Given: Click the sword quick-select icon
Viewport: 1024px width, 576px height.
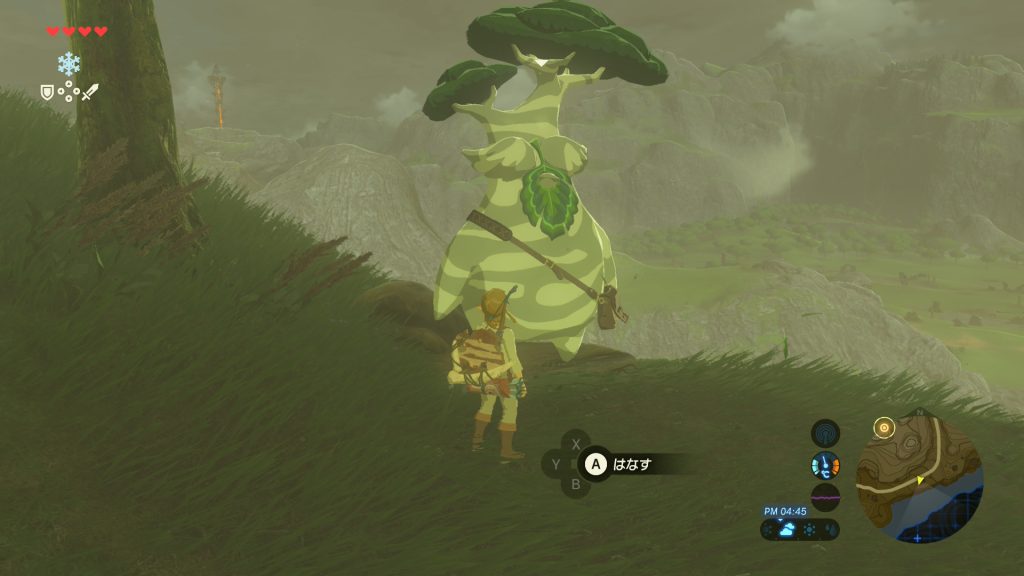Looking at the screenshot, I should [90, 92].
